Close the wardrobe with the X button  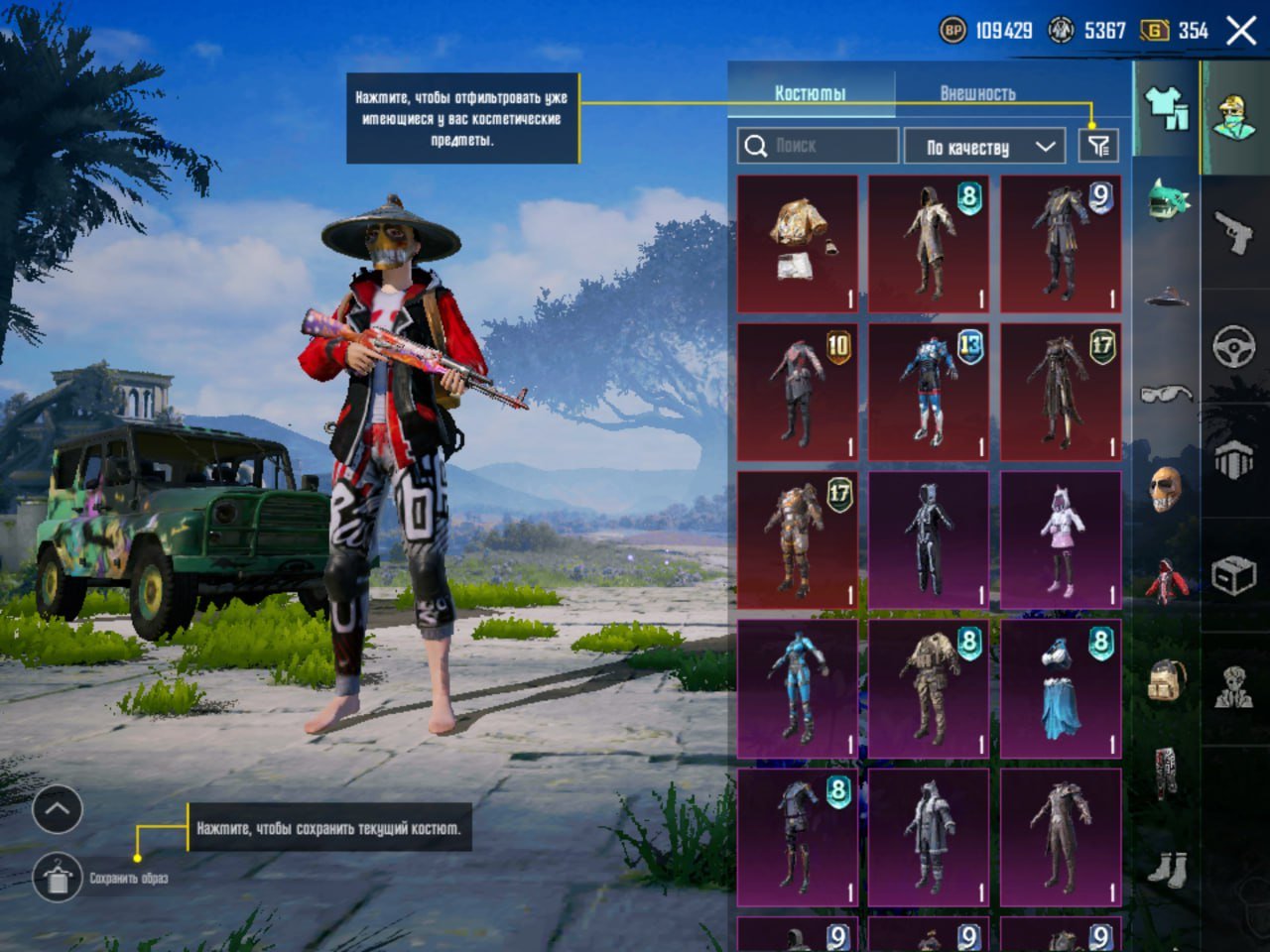coord(1241,31)
